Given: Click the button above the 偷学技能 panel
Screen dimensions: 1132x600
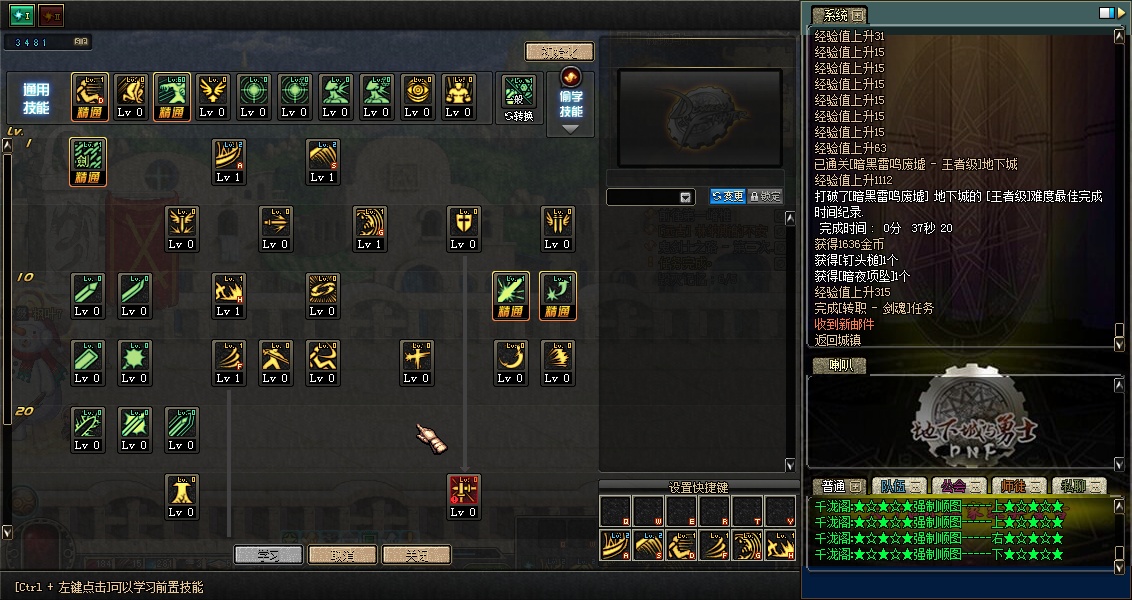Looking at the screenshot, I should pyautogui.click(x=559, y=52).
